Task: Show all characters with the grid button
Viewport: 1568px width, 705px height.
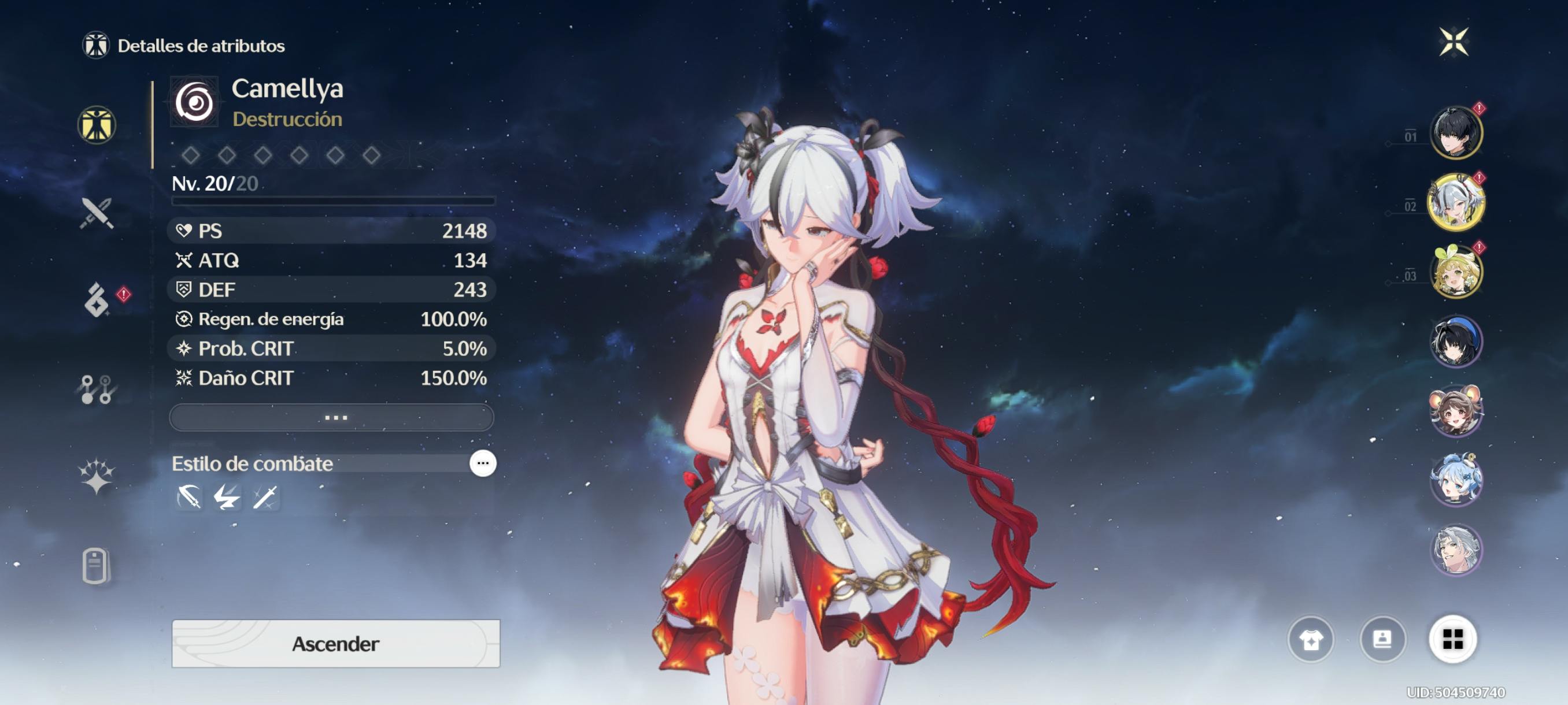Action: point(1452,639)
